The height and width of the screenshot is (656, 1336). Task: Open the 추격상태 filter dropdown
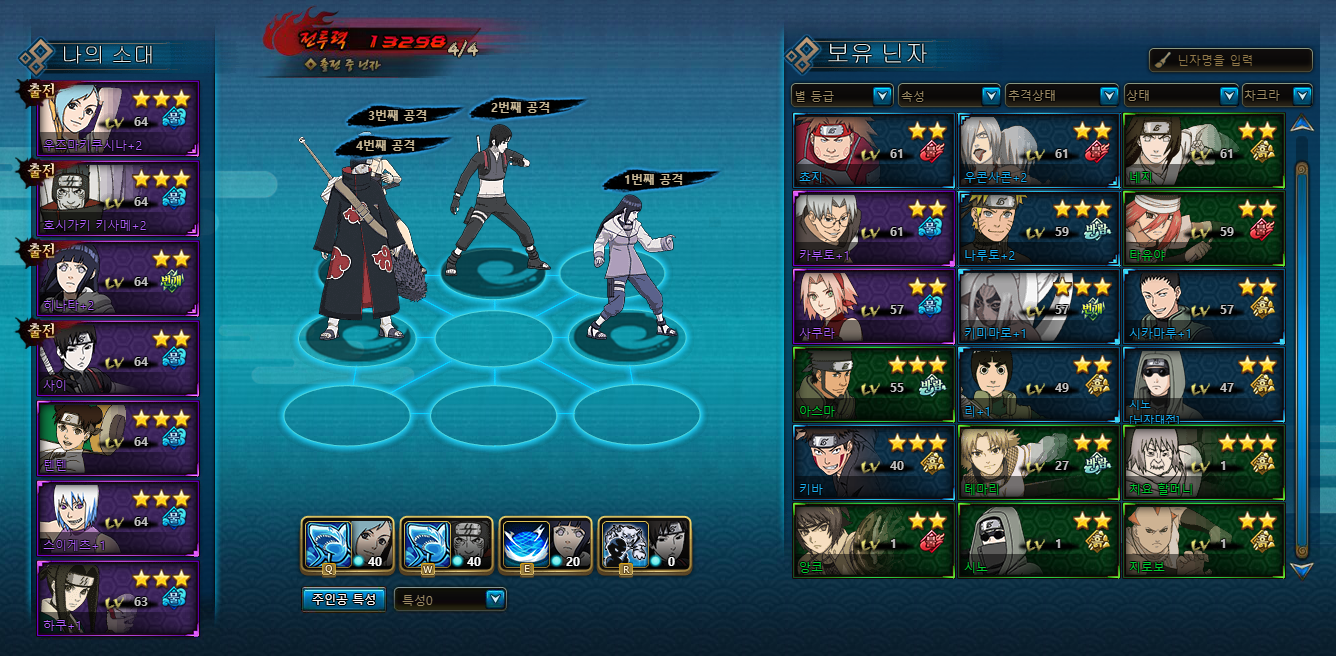tap(1061, 96)
